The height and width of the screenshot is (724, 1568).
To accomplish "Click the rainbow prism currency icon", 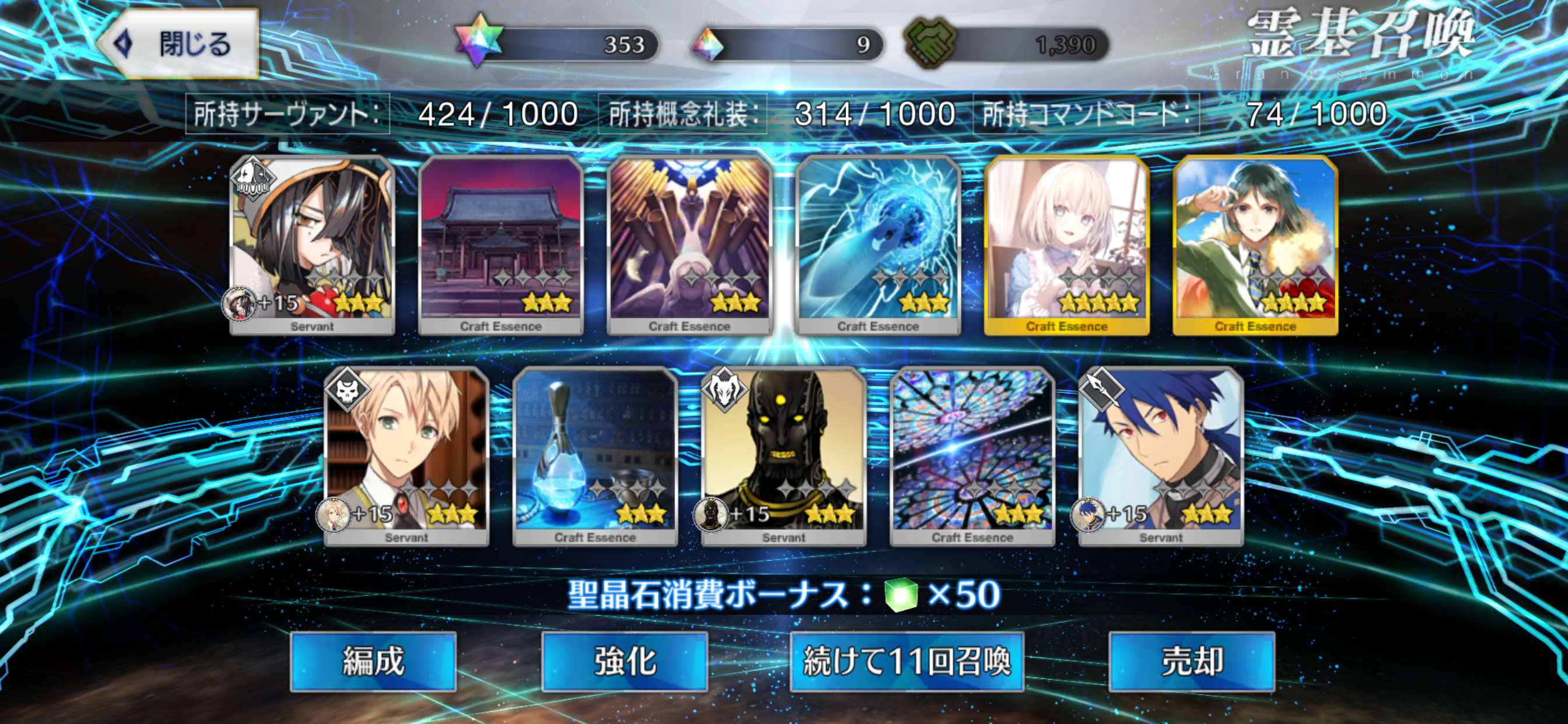I will pos(706,43).
